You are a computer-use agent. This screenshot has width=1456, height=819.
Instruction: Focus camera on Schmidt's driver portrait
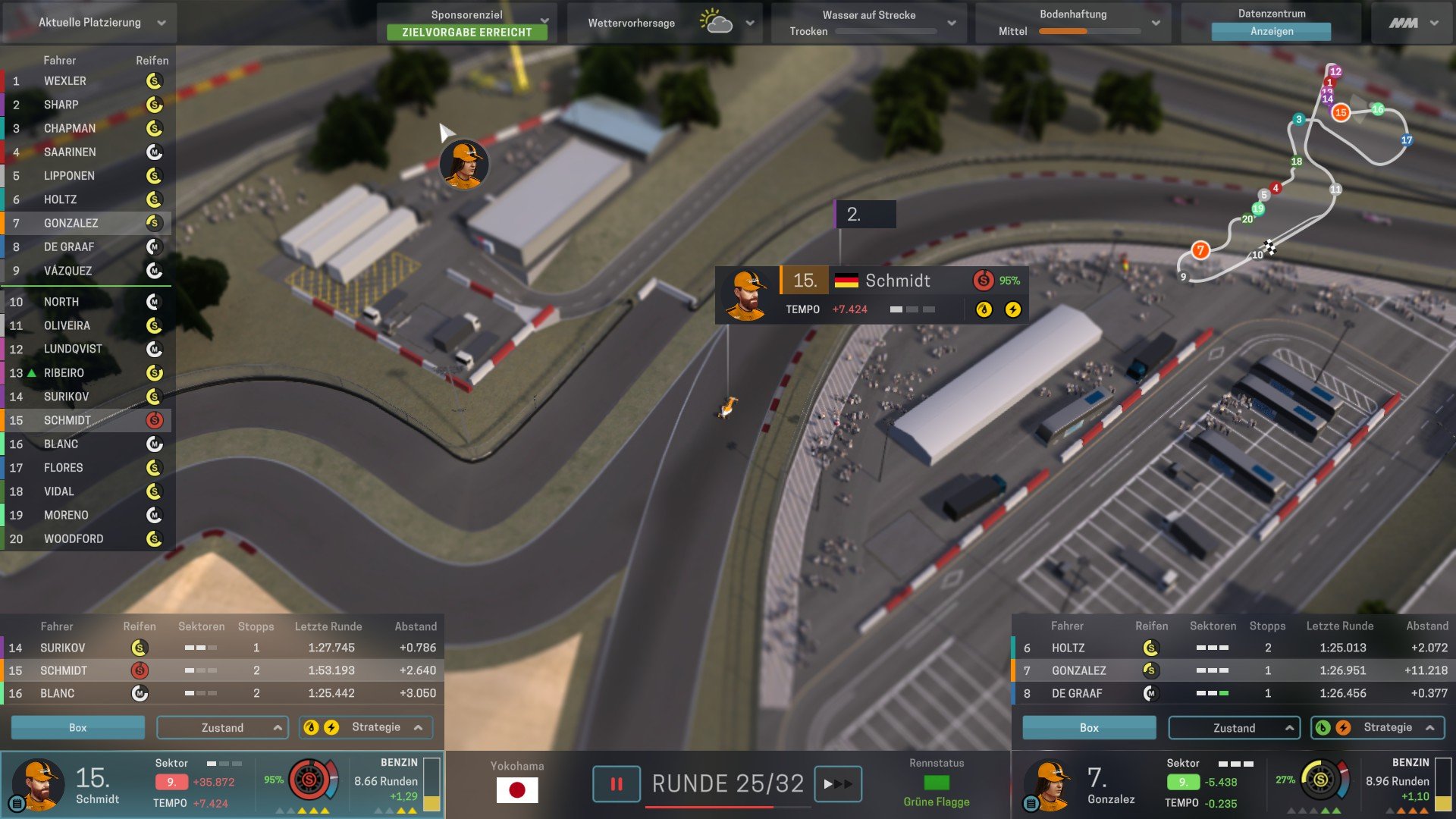point(36,784)
